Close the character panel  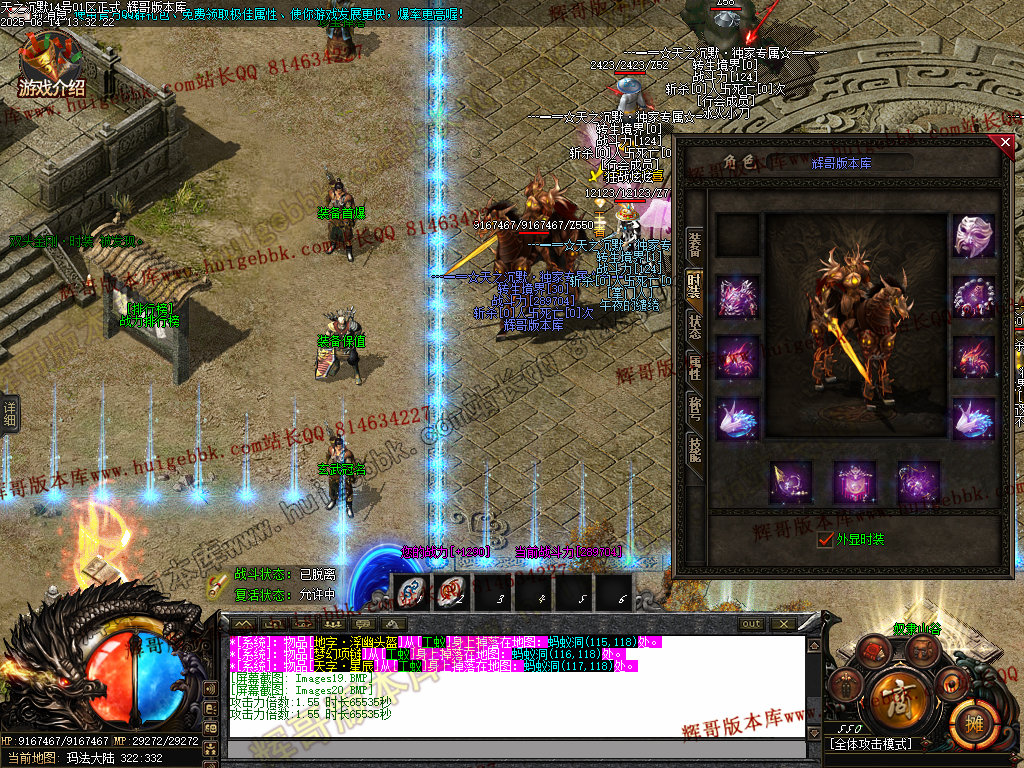click(1006, 143)
